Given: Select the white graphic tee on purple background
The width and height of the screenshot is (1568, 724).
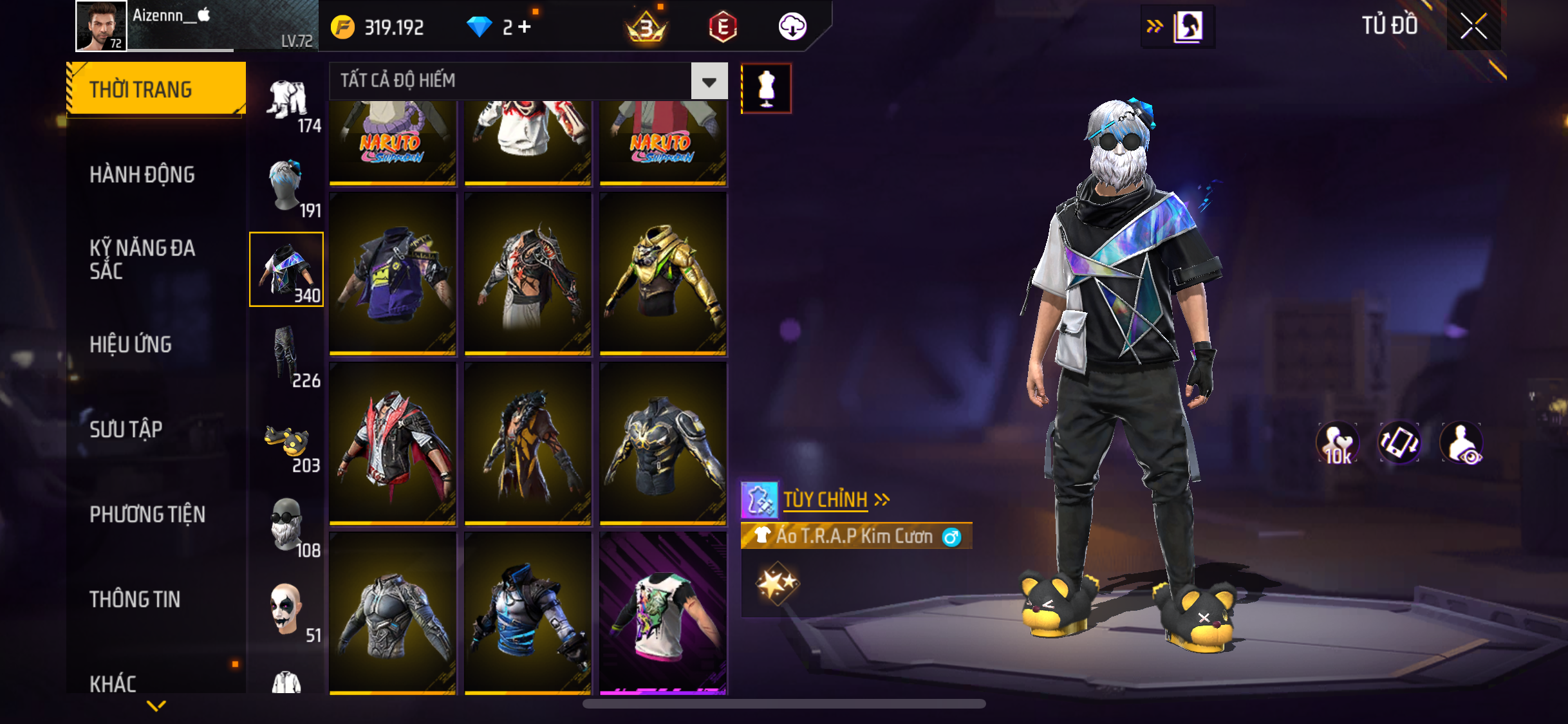Looking at the screenshot, I should point(663,613).
